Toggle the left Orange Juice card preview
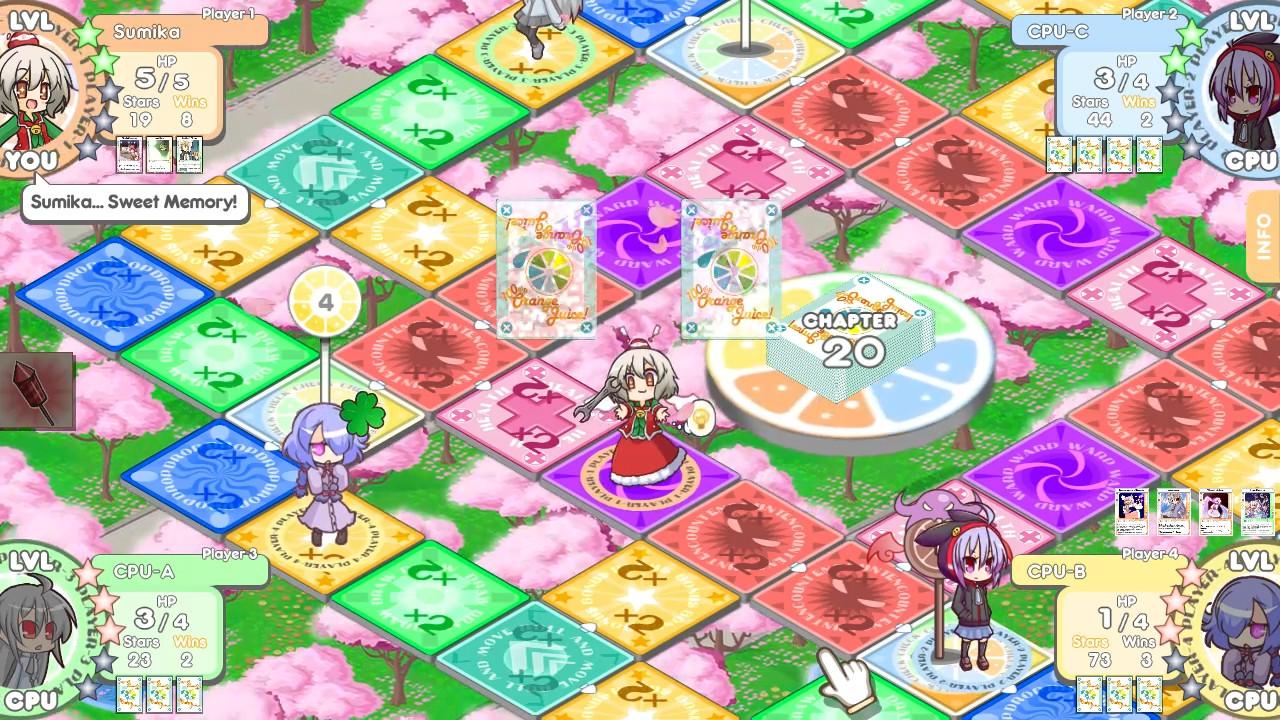This screenshot has height=720, width=1280. (x=545, y=270)
